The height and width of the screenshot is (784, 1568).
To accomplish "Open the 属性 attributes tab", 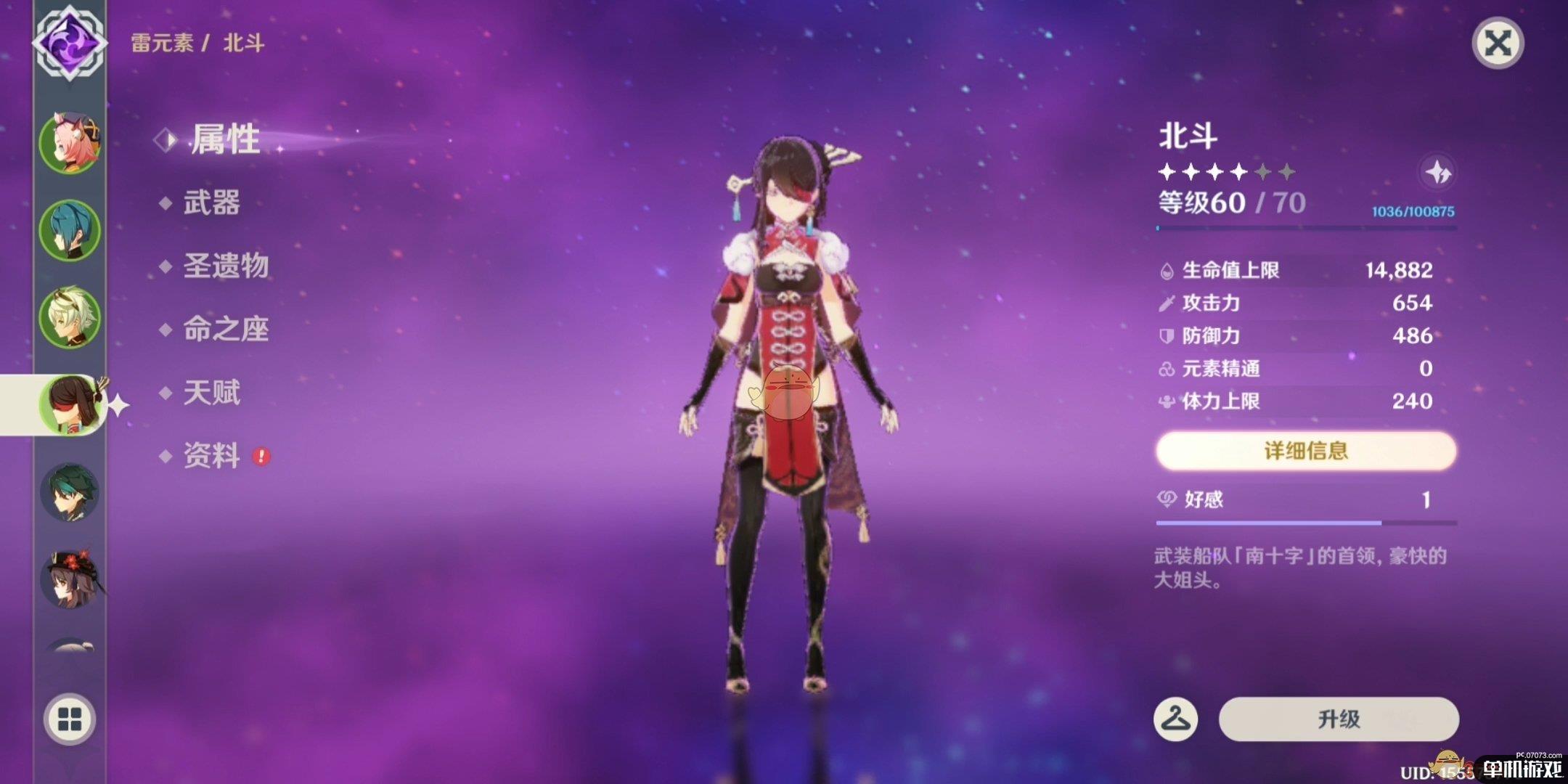I will 224,139.
